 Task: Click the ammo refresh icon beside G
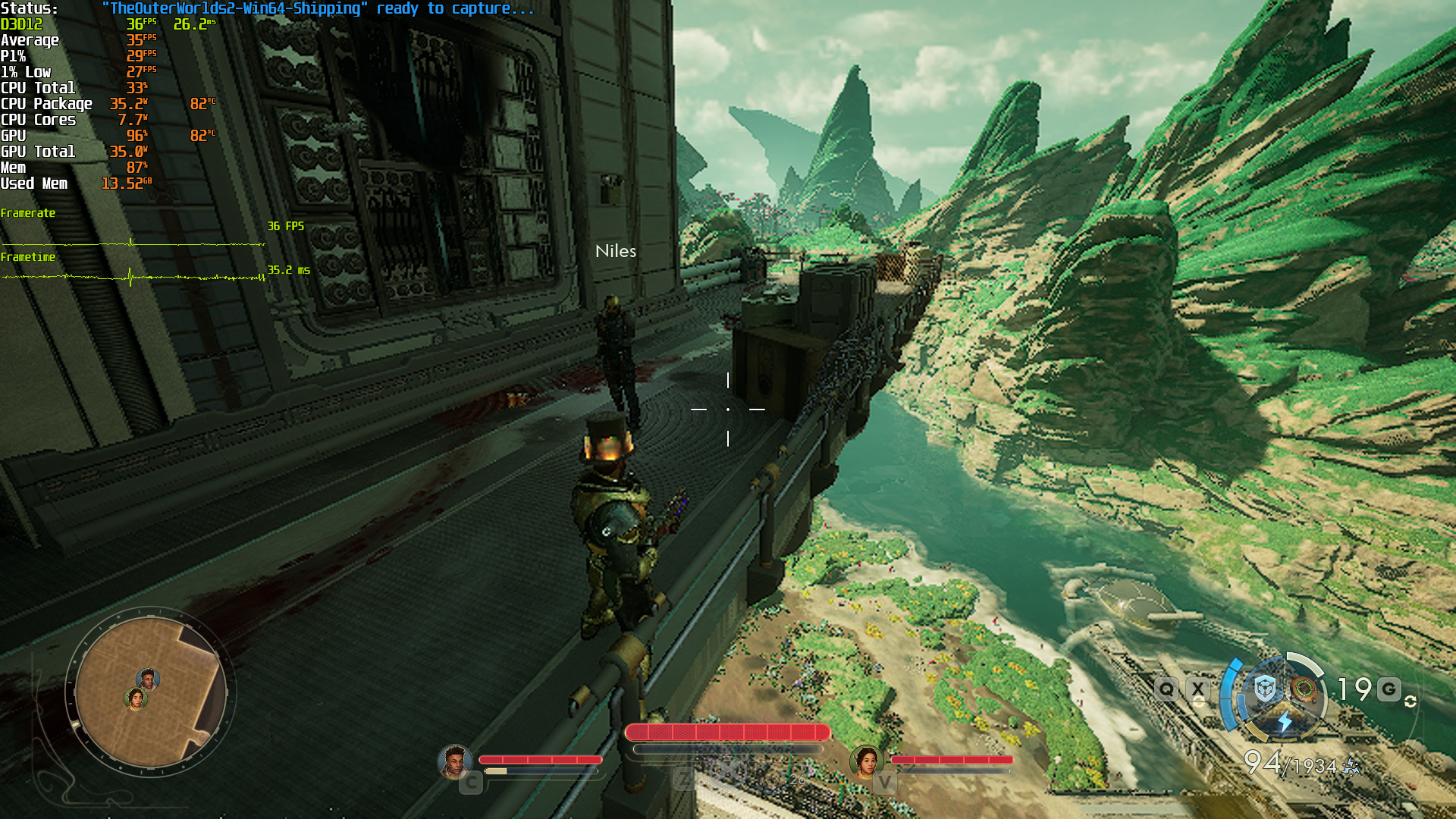[x=1410, y=702]
